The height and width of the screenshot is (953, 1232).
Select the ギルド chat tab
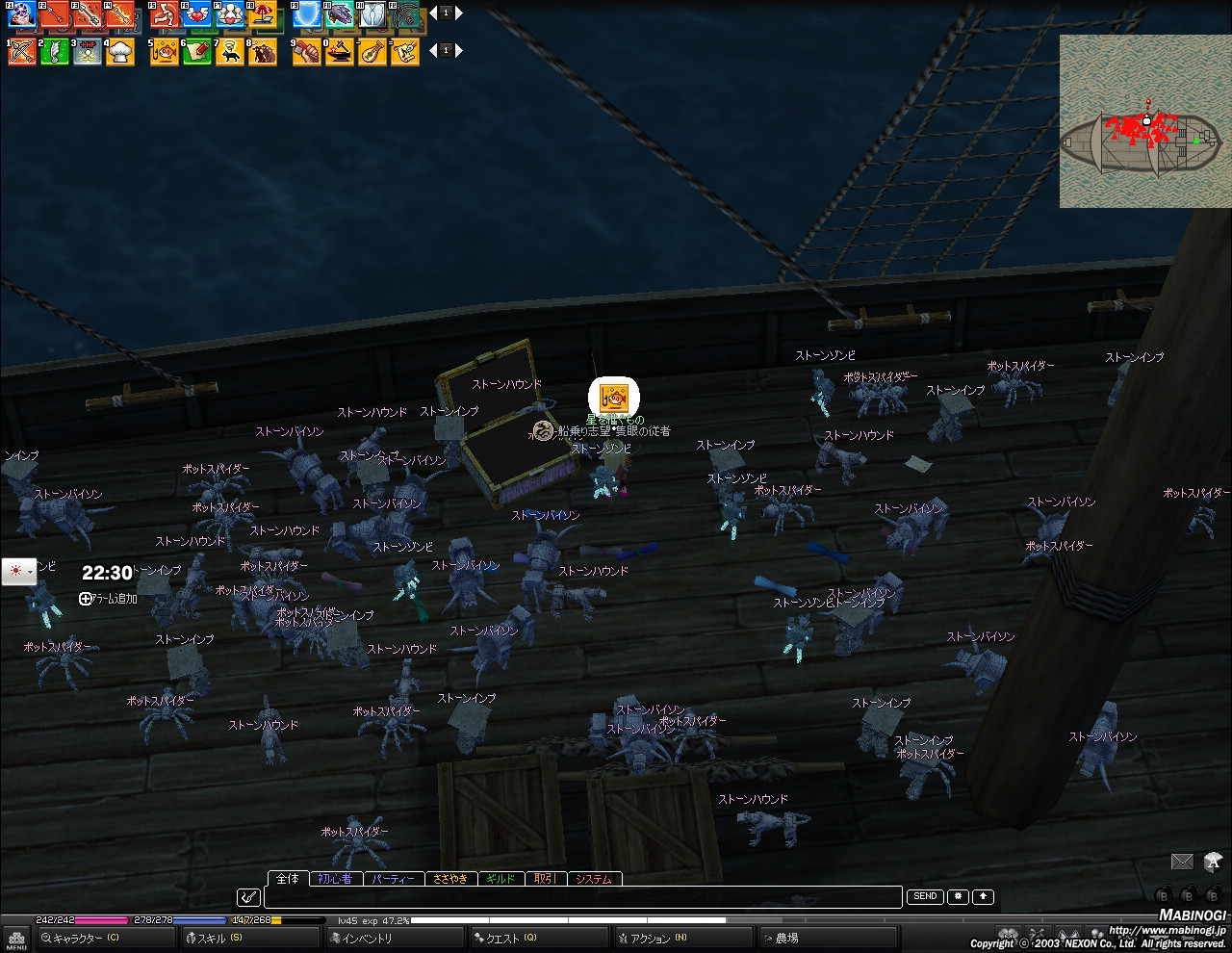click(x=500, y=879)
